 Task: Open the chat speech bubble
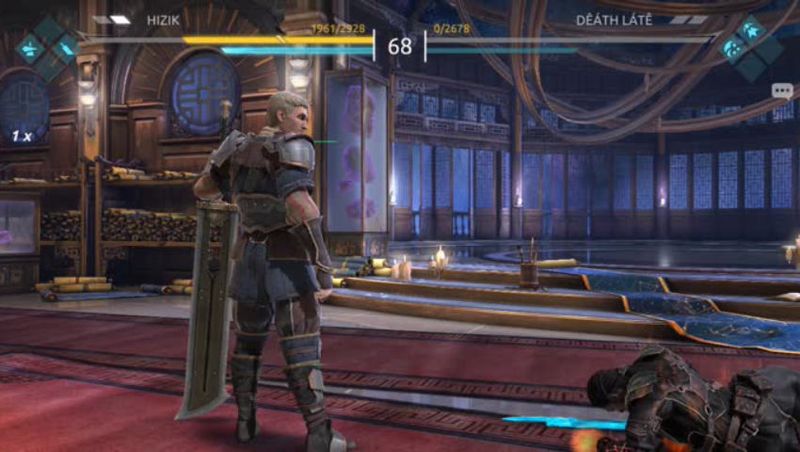781,91
